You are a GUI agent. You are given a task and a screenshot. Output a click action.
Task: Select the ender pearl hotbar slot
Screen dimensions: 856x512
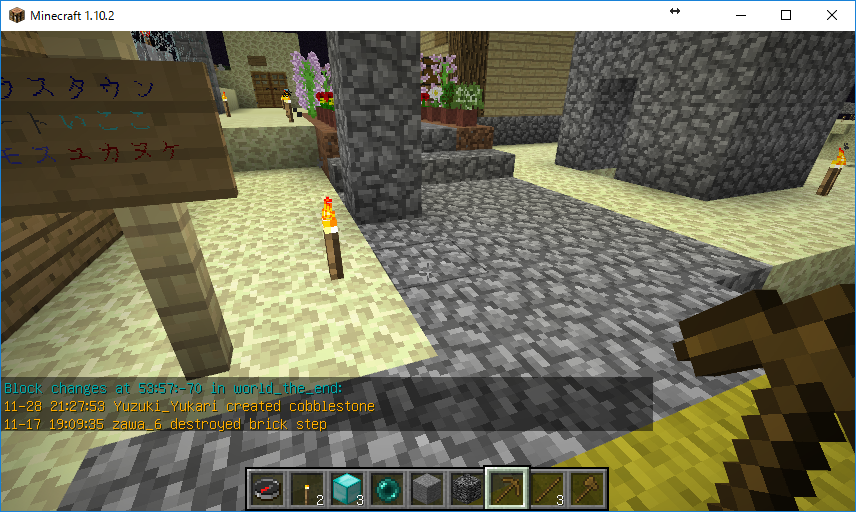click(x=386, y=489)
